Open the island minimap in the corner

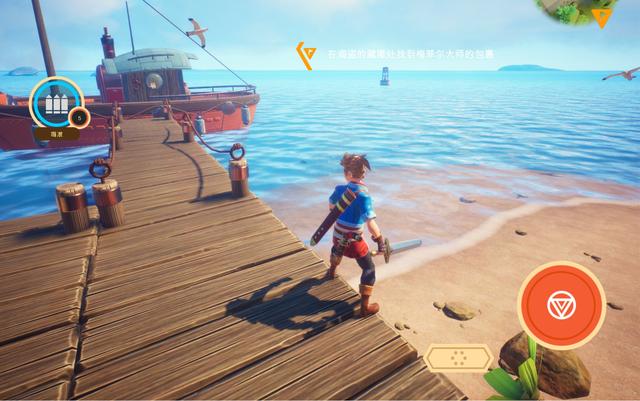pos(584,10)
